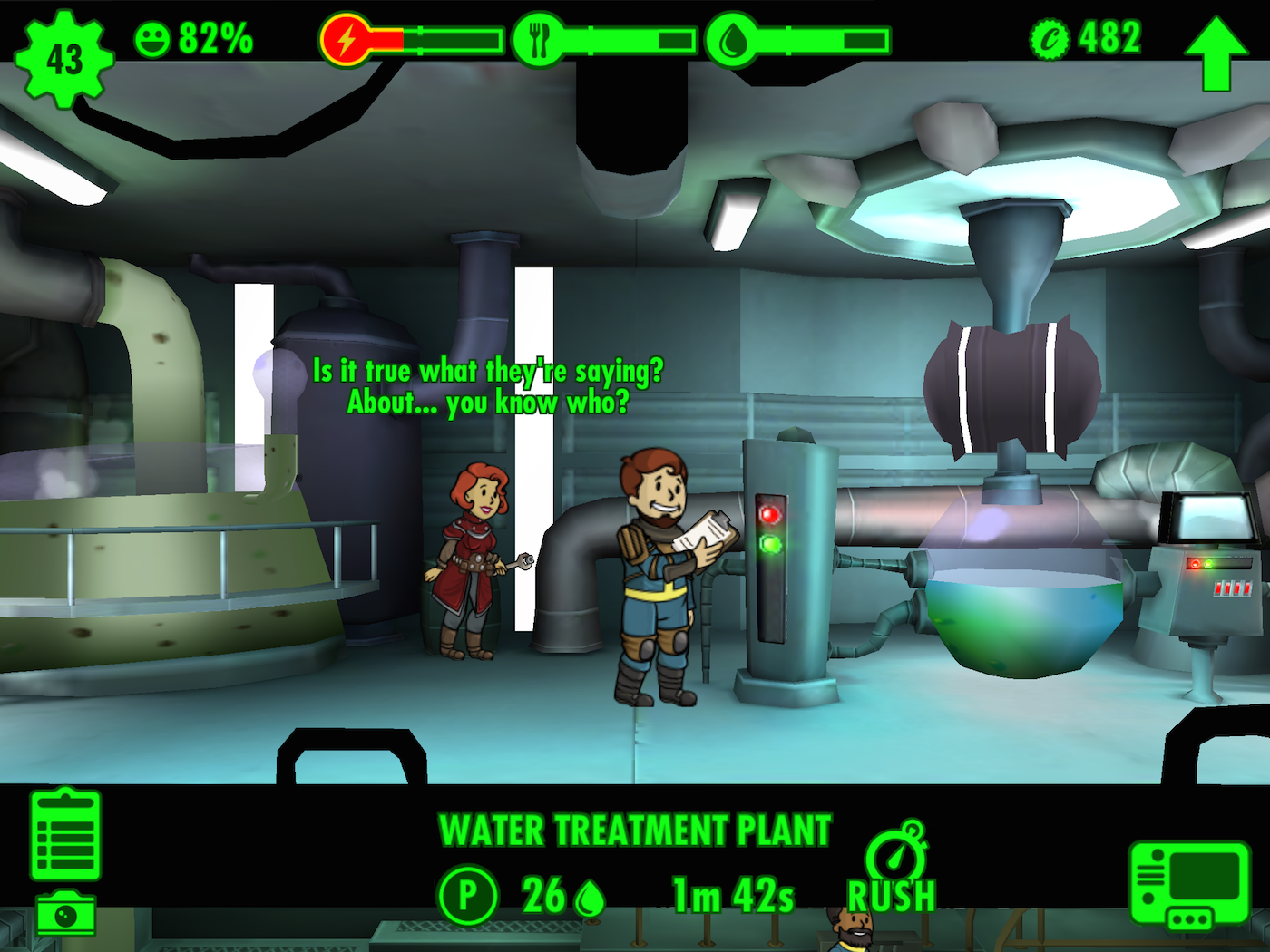The width and height of the screenshot is (1270, 952).
Task: Click the food fork icon
Action: coord(539,38)
